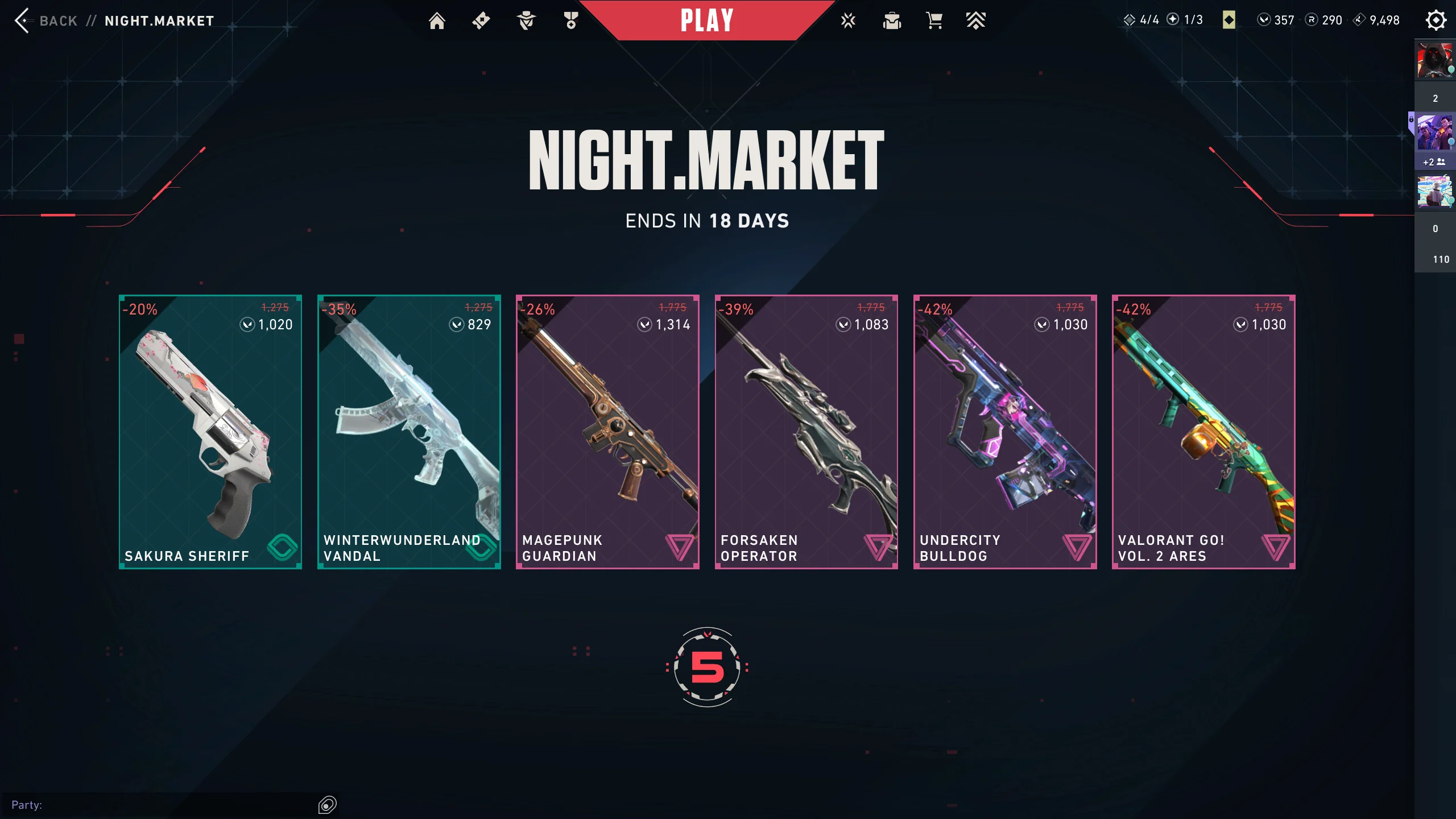Select the Sakura Sheriff offer
1456x819 pixels.
coord(210,432)
